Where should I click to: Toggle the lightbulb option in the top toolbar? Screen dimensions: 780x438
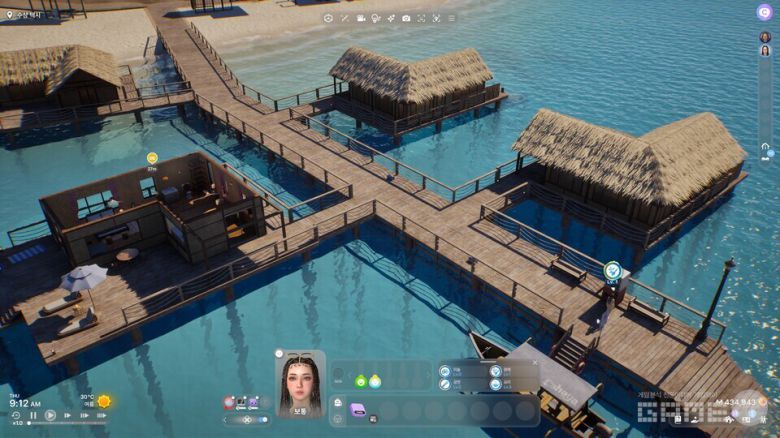[x=375, y=18]
